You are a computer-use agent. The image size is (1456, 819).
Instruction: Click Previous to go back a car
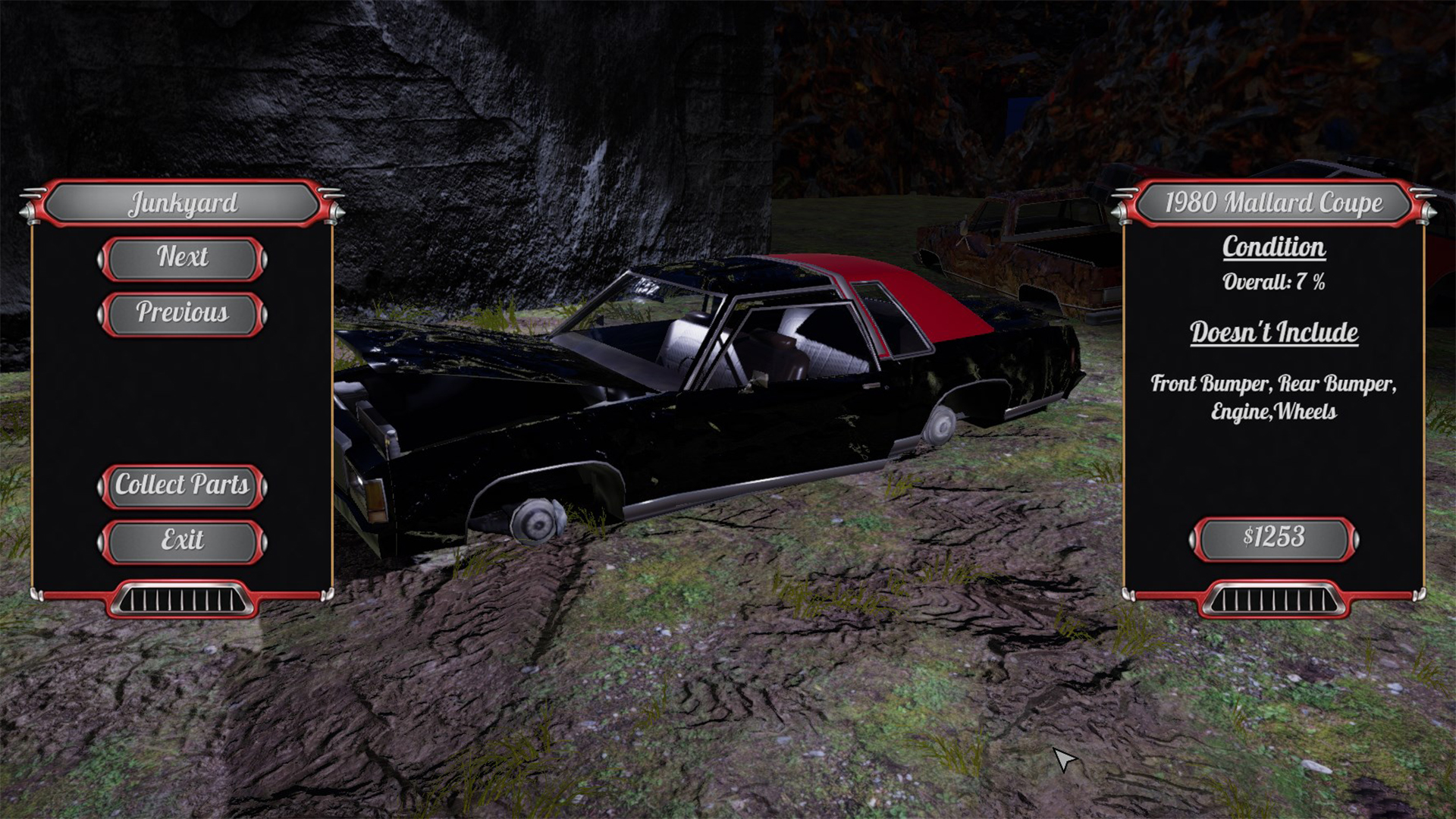pos(184,313)
